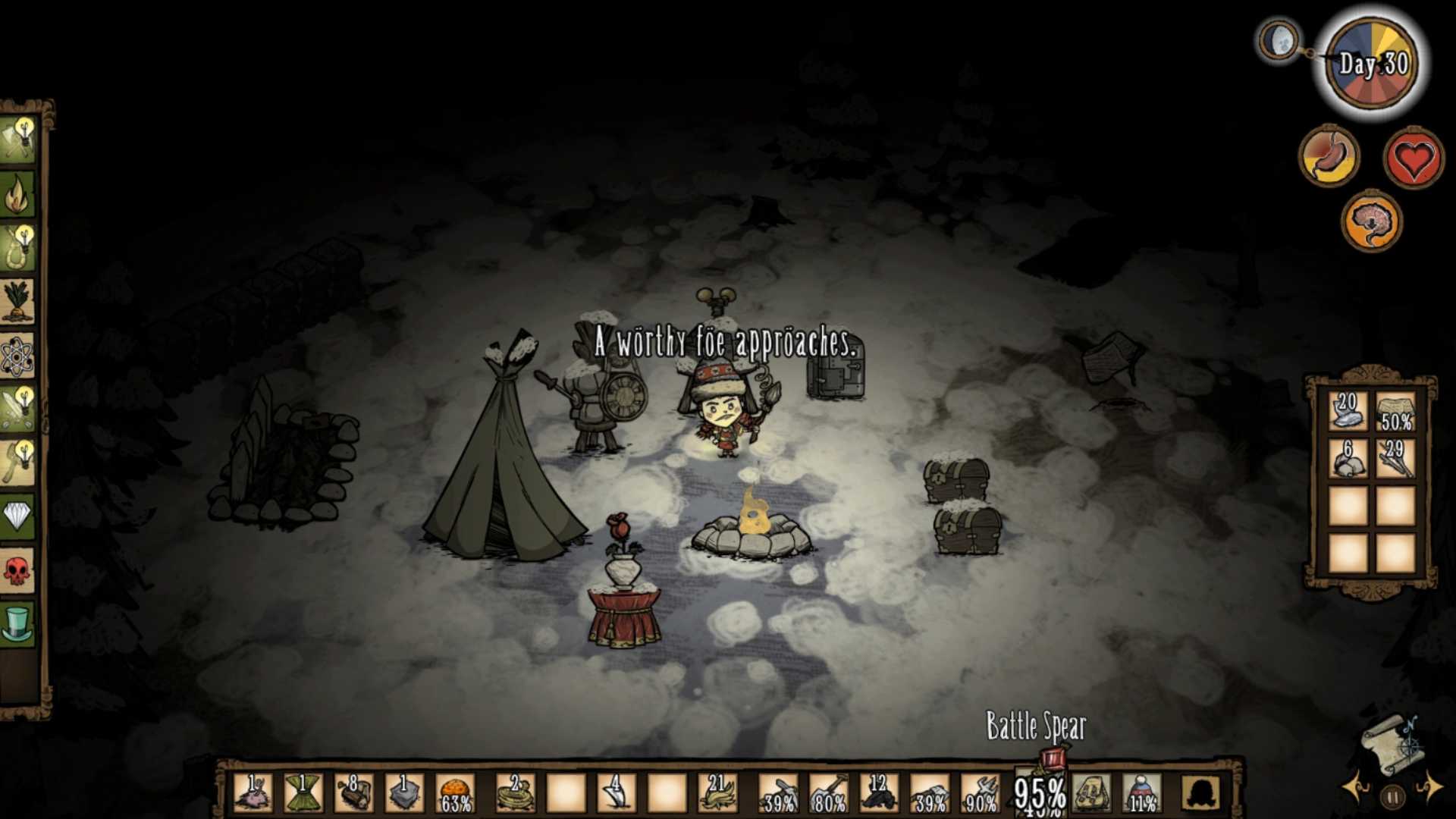Select the Refine diamond crafting tab
The image size is (1456, 819).
(18, 517)
